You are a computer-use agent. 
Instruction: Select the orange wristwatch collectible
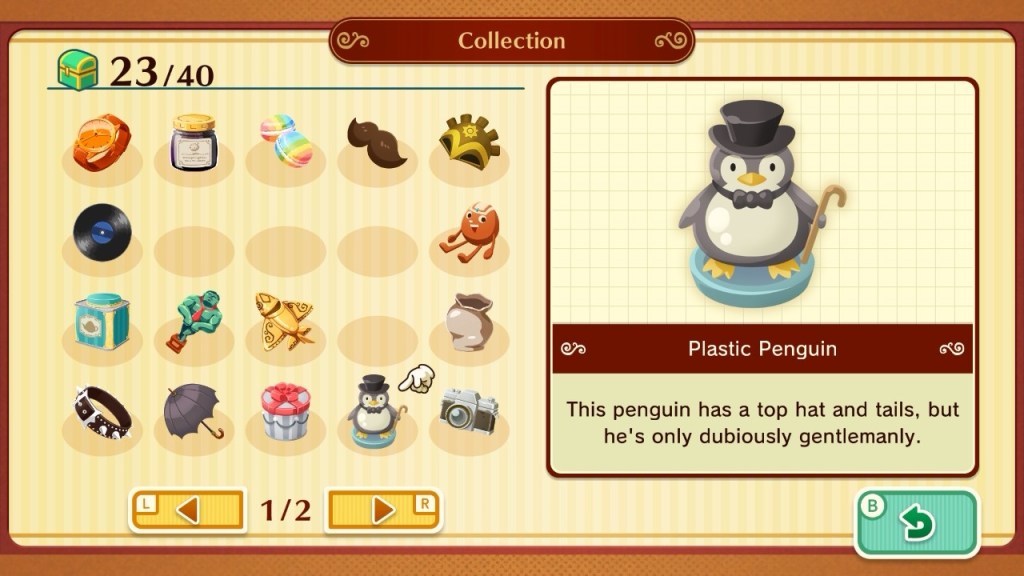[101, 143]
